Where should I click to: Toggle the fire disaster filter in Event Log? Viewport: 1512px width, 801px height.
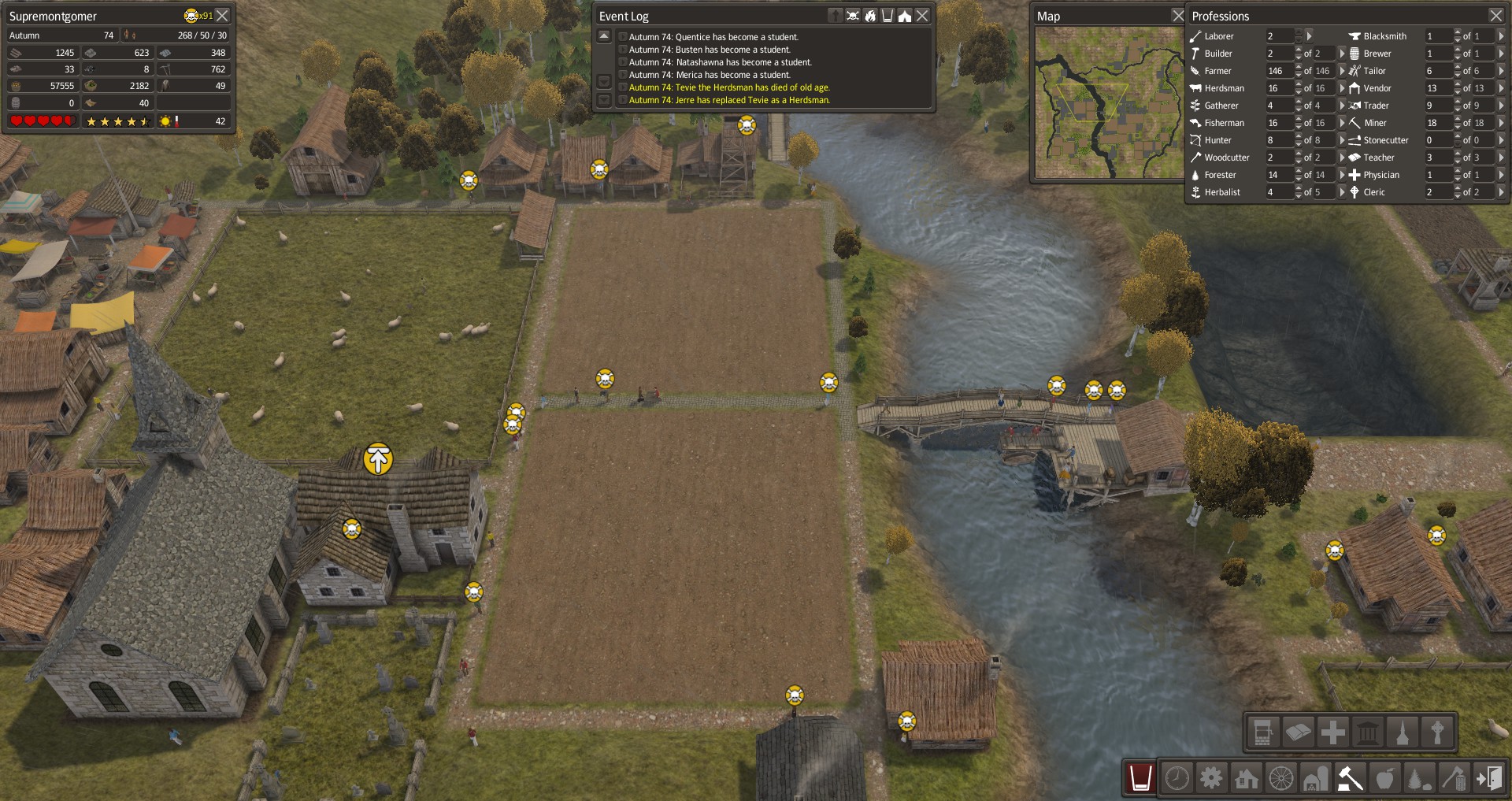[x=870, y=16]
